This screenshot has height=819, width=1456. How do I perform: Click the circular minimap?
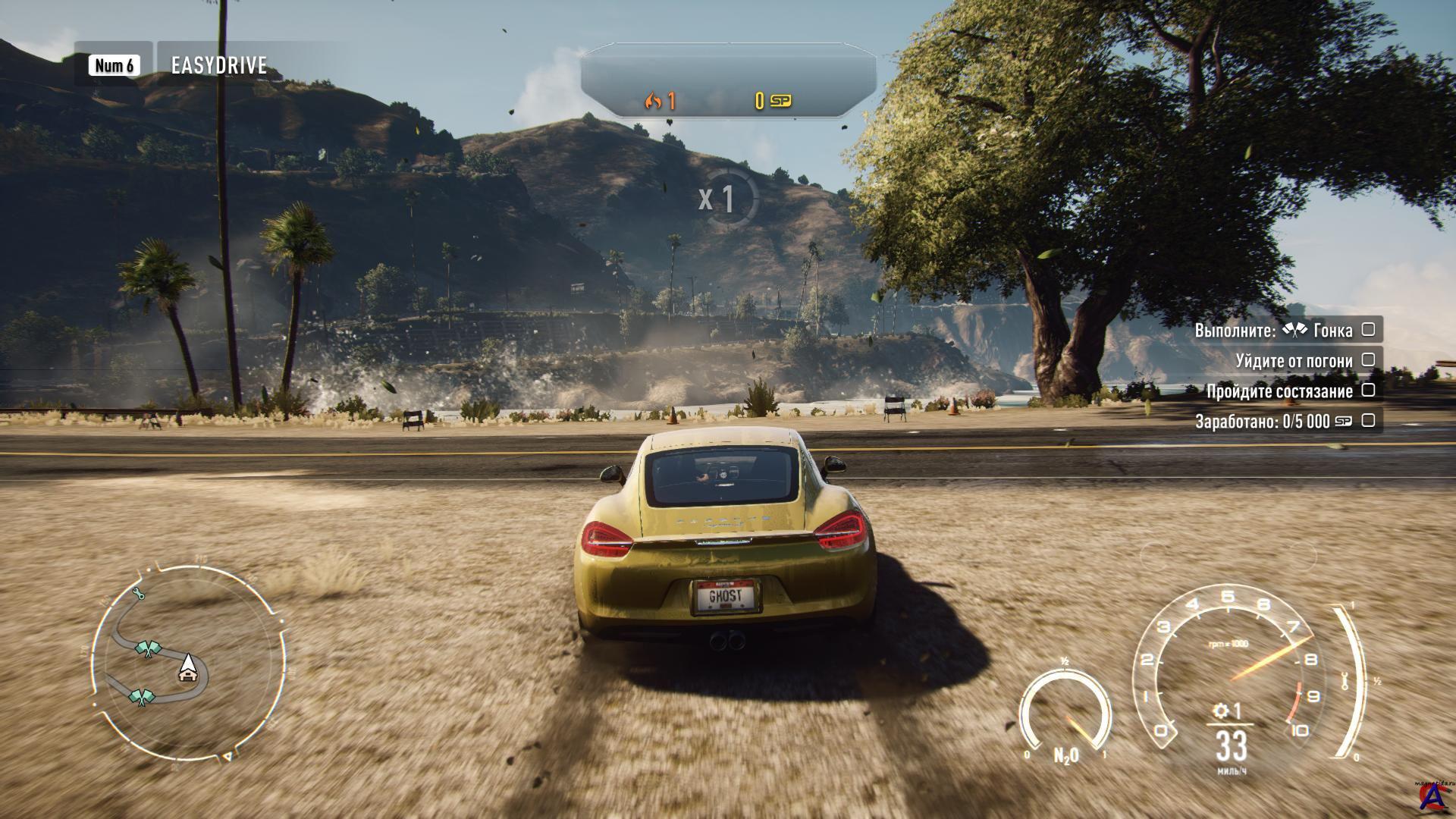[x=188, y=662]
